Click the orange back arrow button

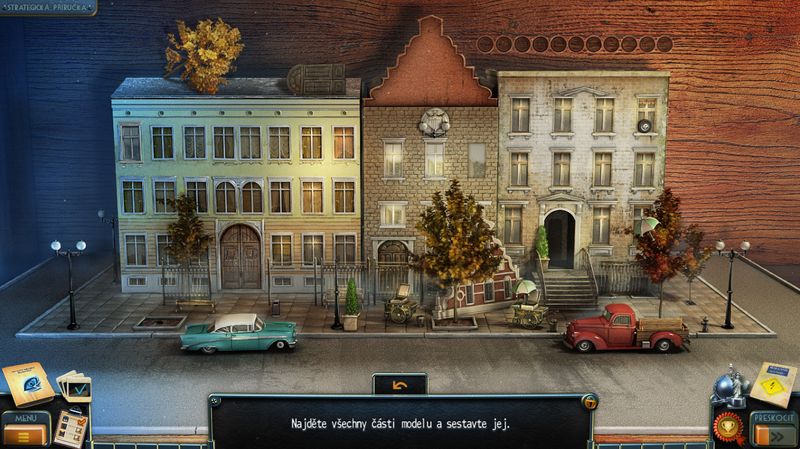click(x=399, y=384)
